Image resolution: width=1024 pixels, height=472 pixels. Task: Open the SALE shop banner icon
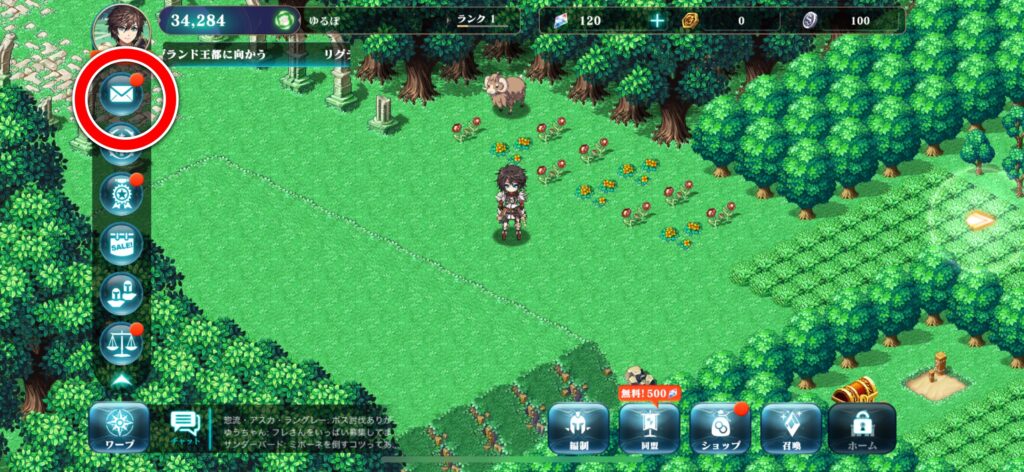[x=121, y=244]
